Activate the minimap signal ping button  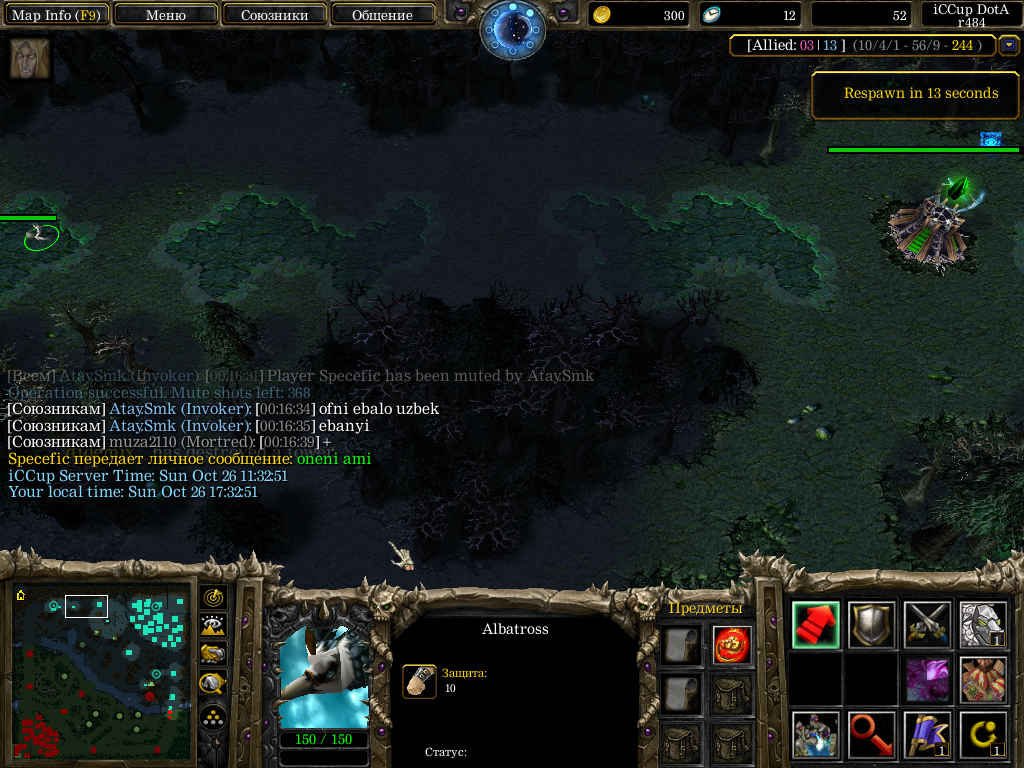pyautogui.click(x=214, y=598)
